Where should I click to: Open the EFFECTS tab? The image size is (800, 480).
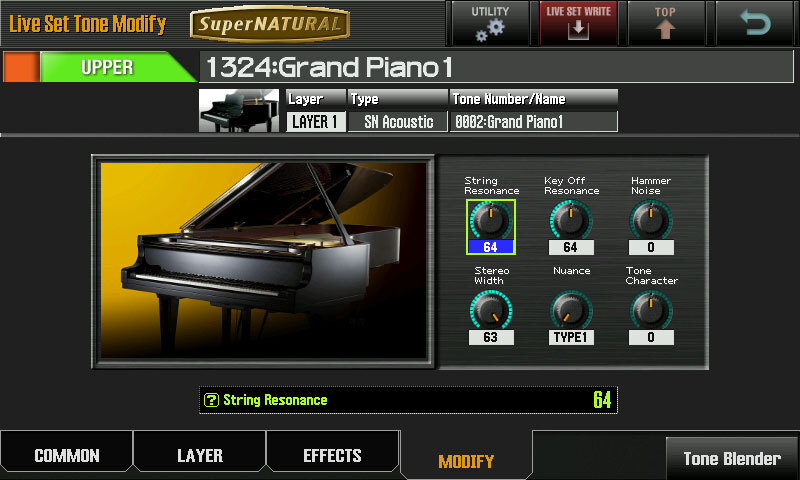point(332,456)
